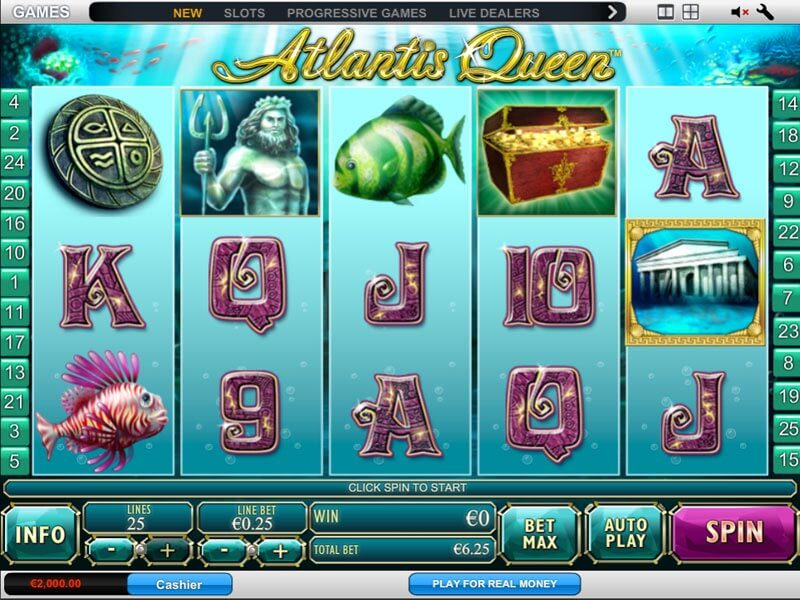Image resolution: width=800 pixels, height=600 pixels.
Task: Switch to the NEW games tab
Action: 187,13
